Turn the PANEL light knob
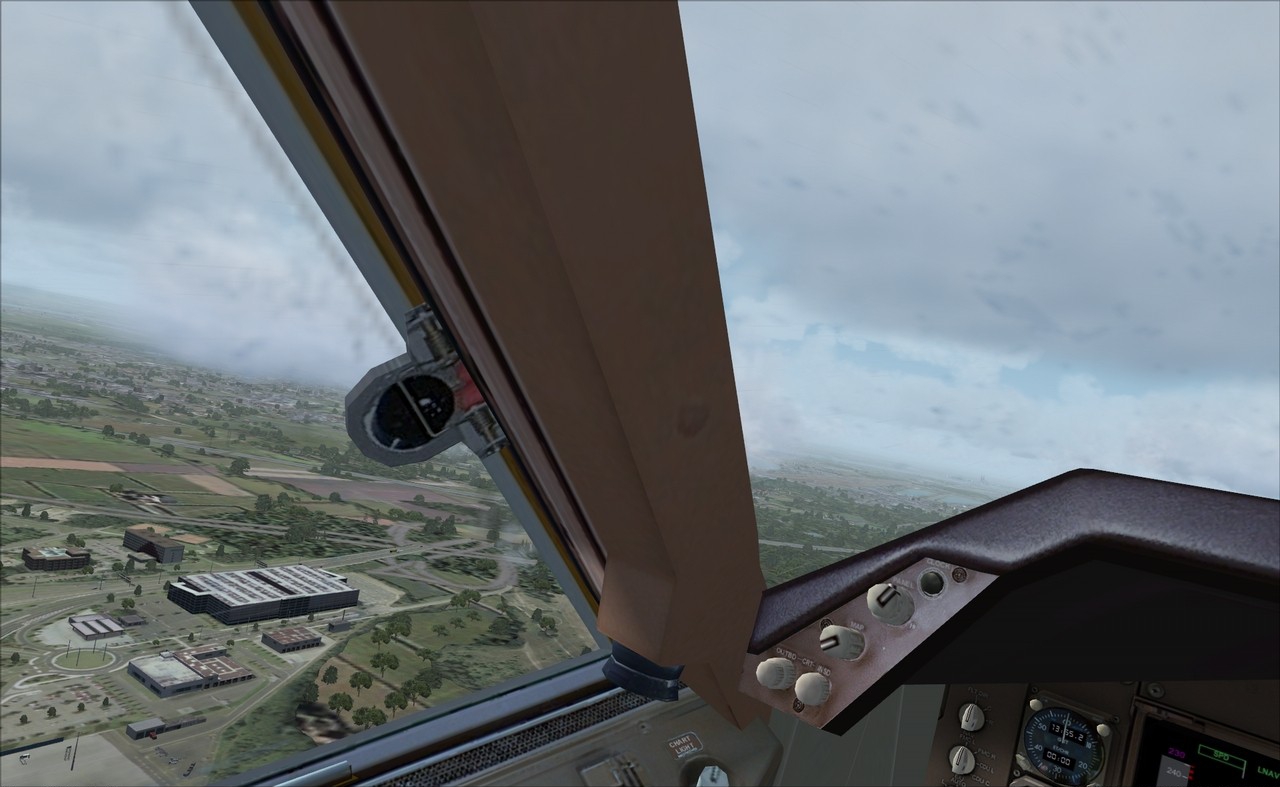This screenshot has height=787, width=1280. 889,602
